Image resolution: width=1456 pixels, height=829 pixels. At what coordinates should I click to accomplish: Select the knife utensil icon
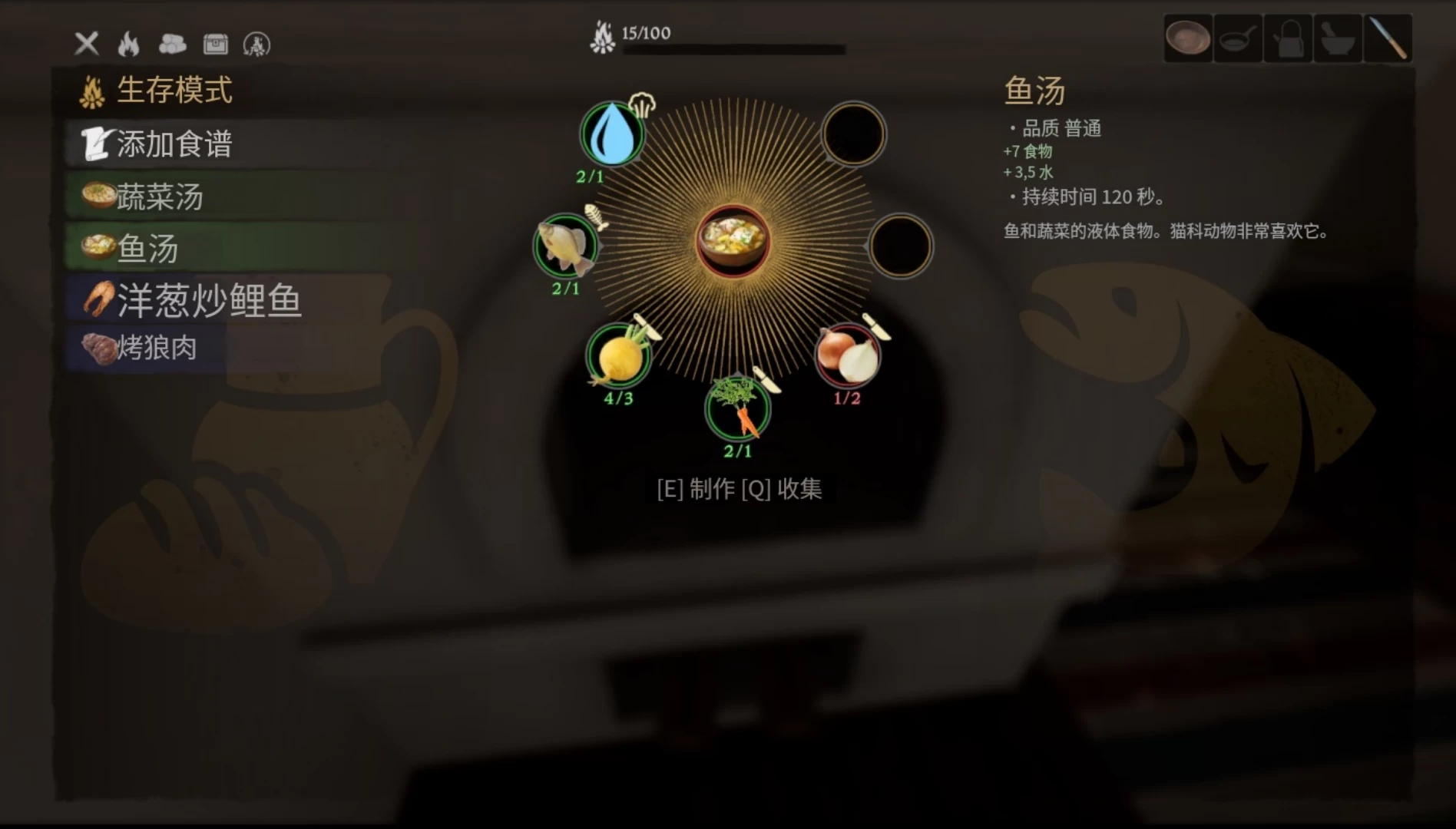1388,38
